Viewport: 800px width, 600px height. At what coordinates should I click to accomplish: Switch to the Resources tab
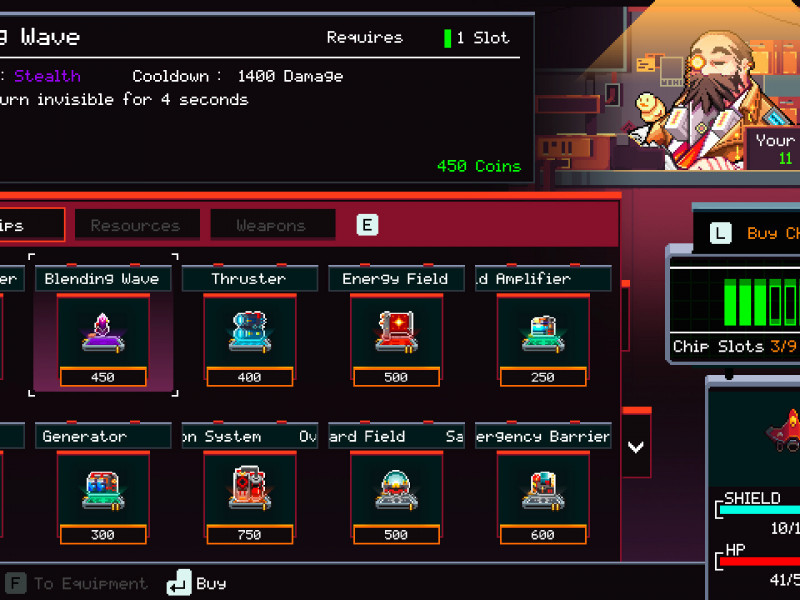pyautogui.click(x=135, y=225)
